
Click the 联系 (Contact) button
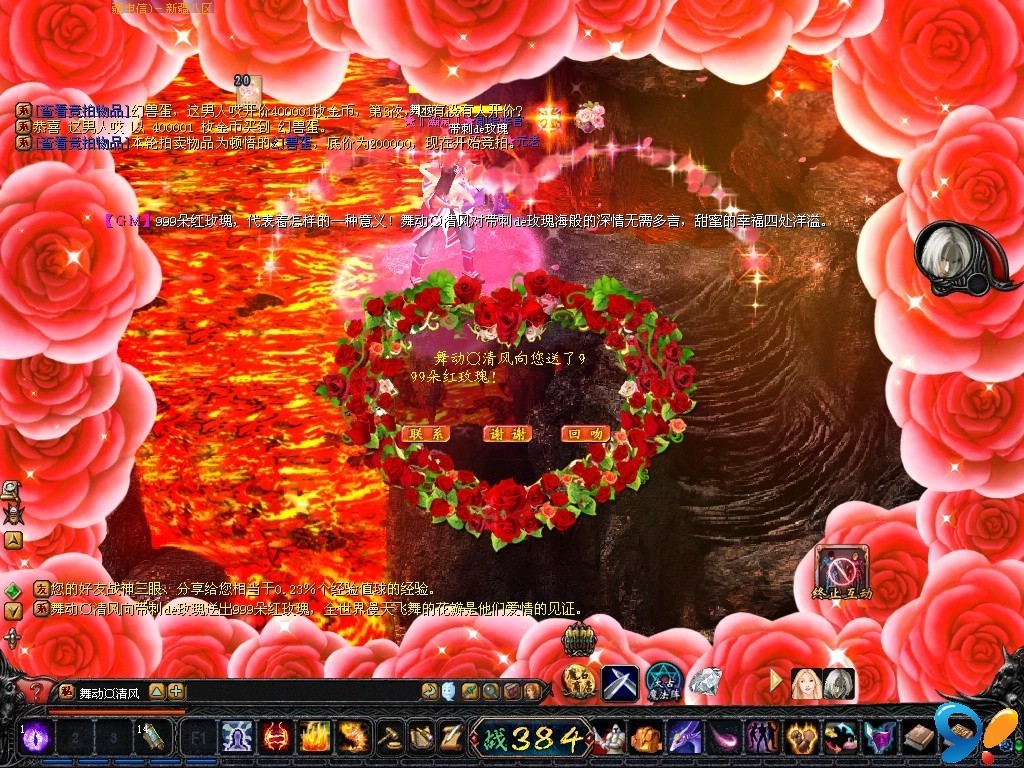426,434
